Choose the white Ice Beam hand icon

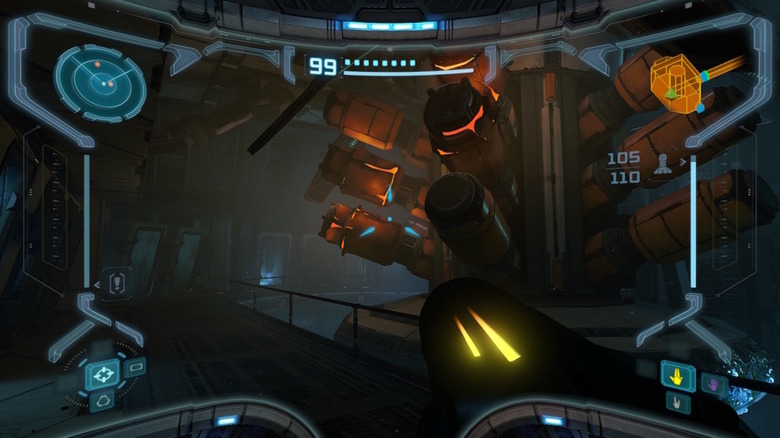coord(678,402)
